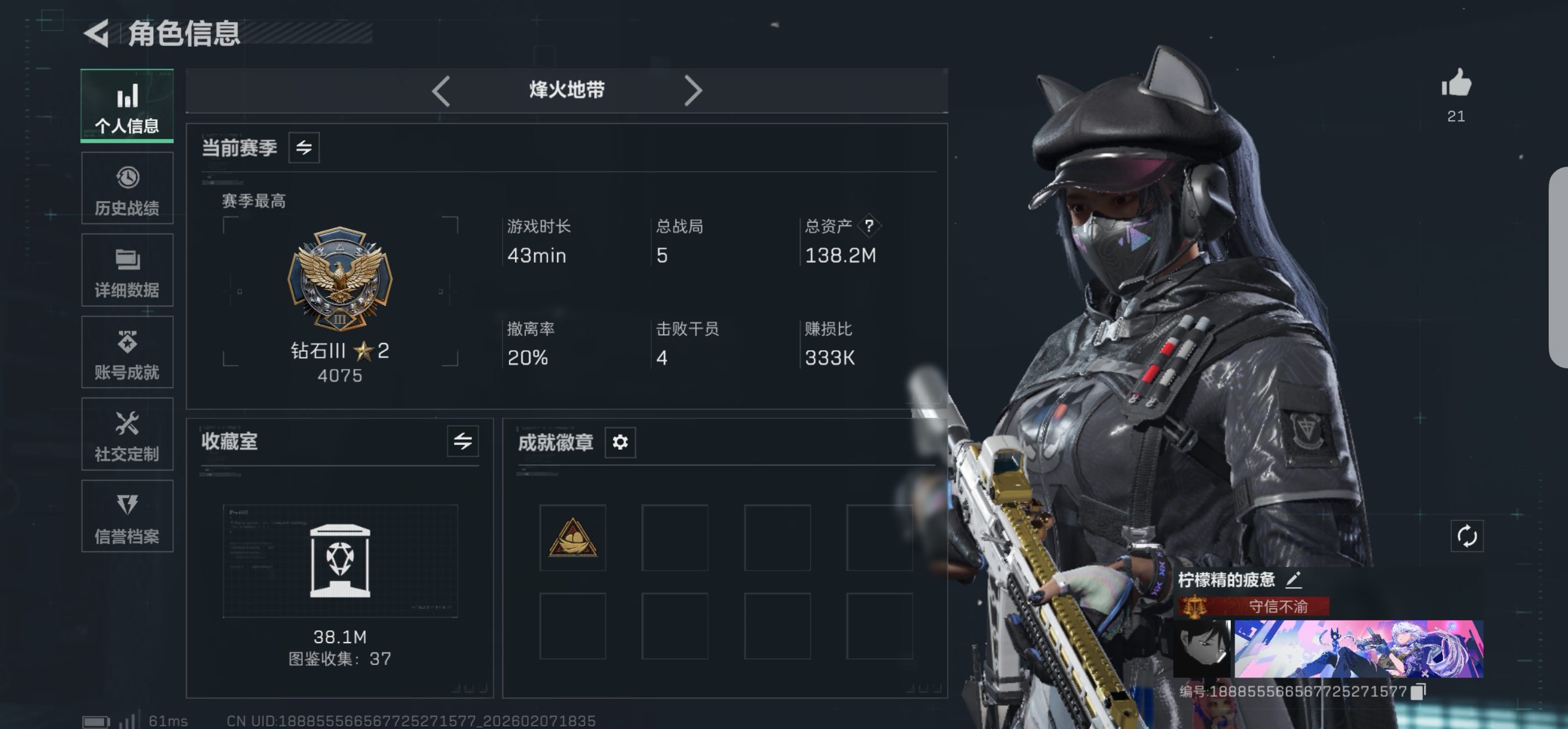
Task: Select the 个人信息 tab
Action: [127, 106]
